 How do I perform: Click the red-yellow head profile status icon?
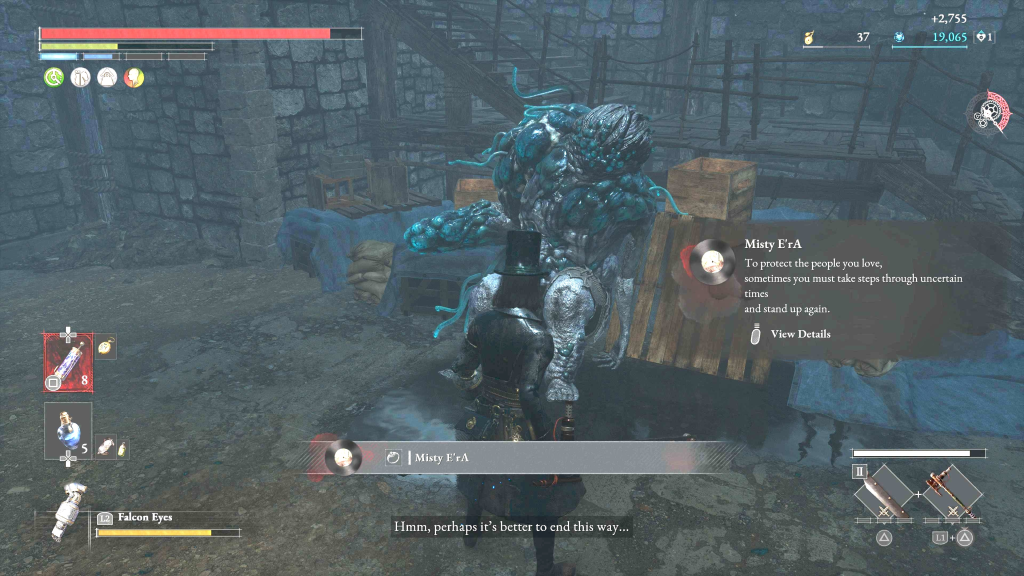click(x=133, y=77)
